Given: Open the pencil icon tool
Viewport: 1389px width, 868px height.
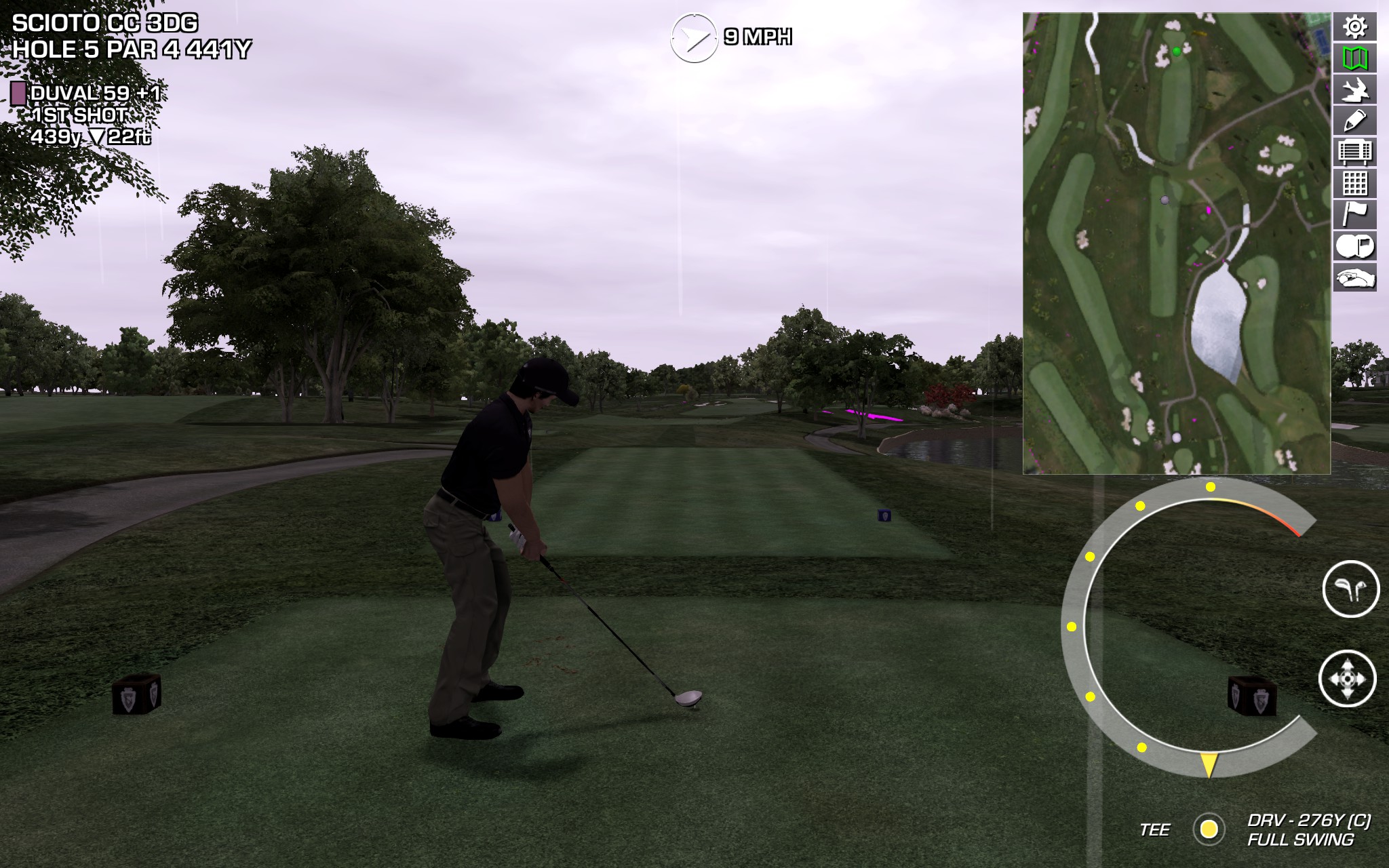Looking at the screenshot, I should [x=1354, y=121].
